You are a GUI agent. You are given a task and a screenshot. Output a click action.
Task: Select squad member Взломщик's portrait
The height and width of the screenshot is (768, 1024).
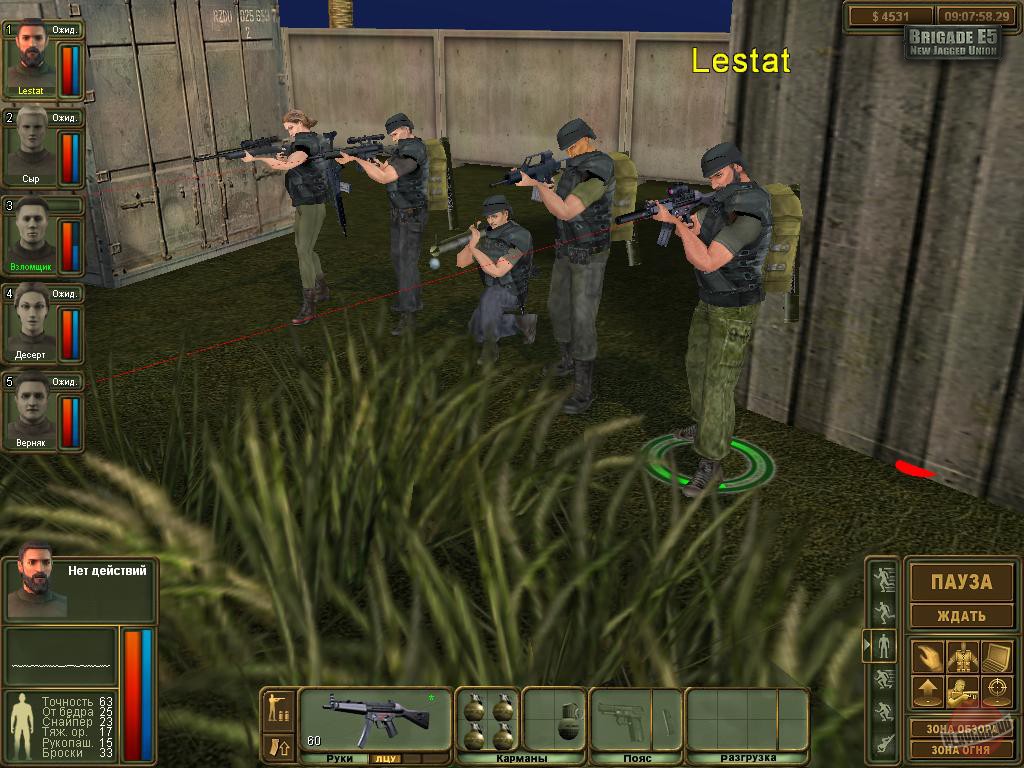[x=31, y=236]
